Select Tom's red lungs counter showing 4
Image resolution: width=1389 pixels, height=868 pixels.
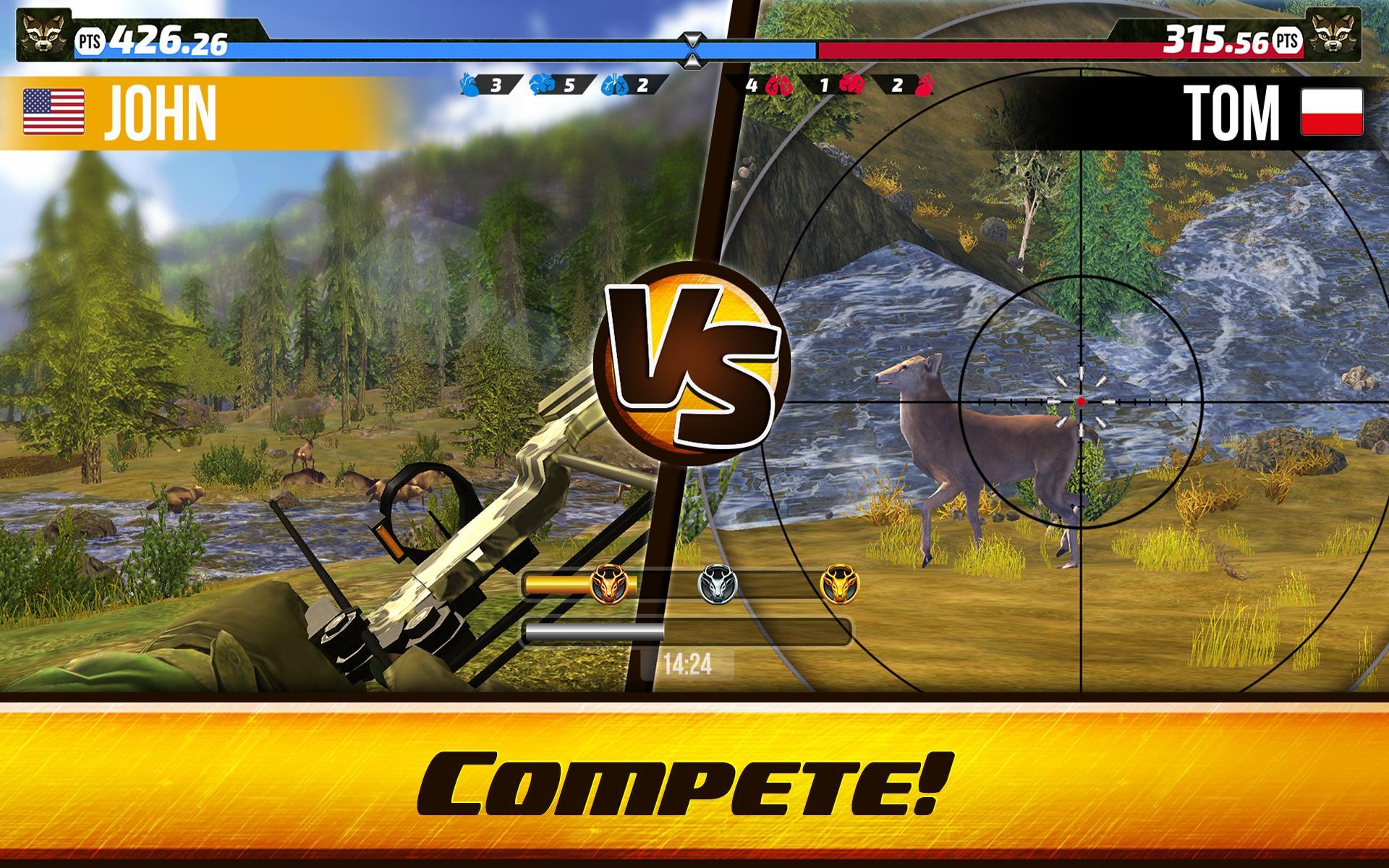click(x=780, y=85)
